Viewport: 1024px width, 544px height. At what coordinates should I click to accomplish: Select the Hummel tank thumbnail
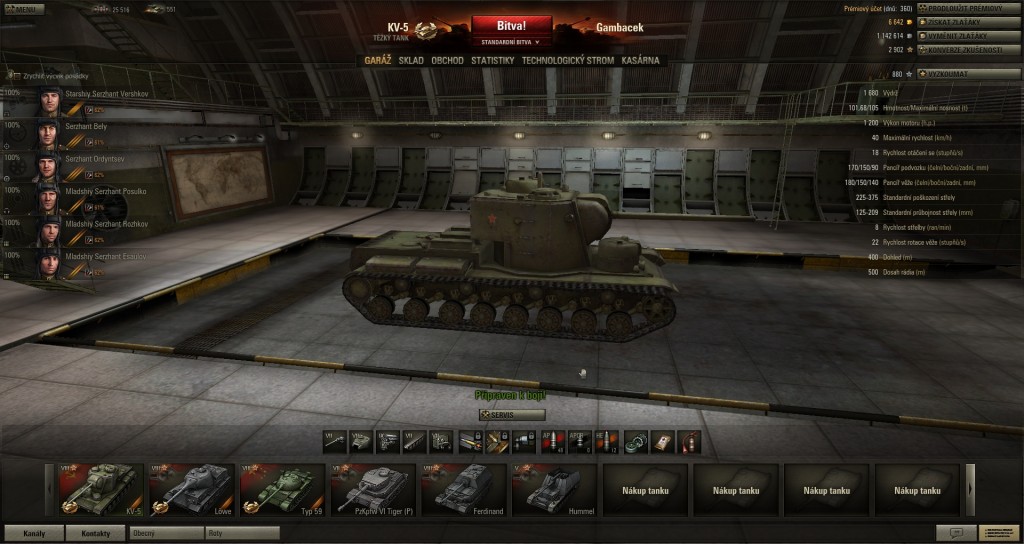555,490
